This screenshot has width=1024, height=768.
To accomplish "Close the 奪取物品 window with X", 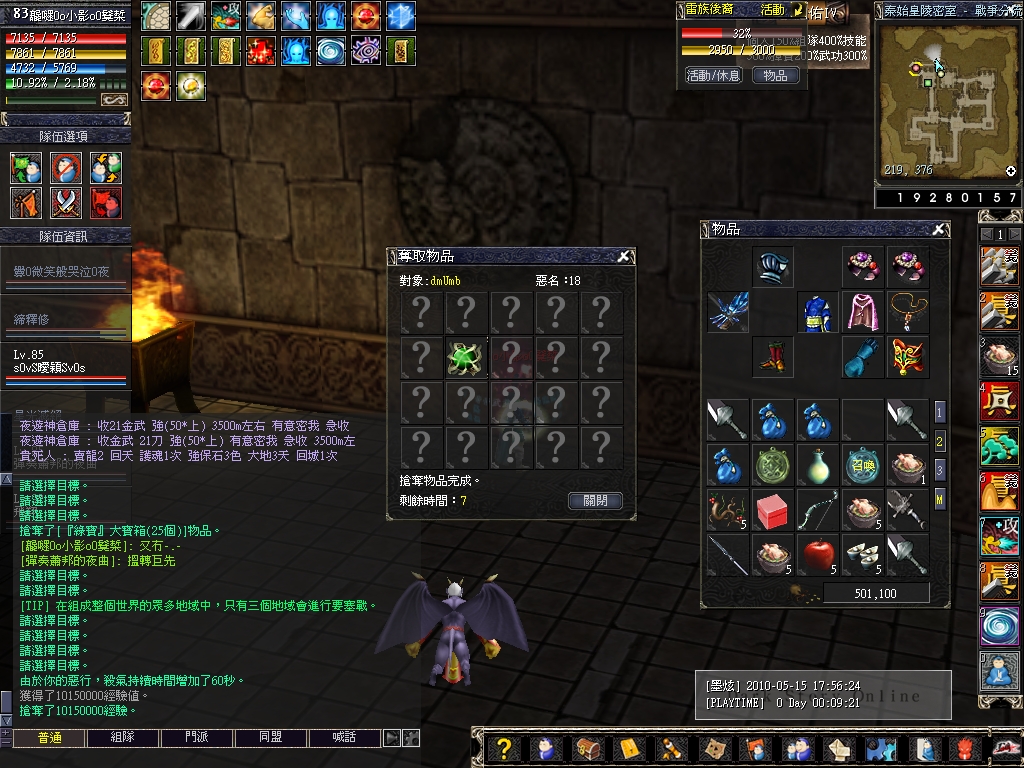I will coord(623,256).
